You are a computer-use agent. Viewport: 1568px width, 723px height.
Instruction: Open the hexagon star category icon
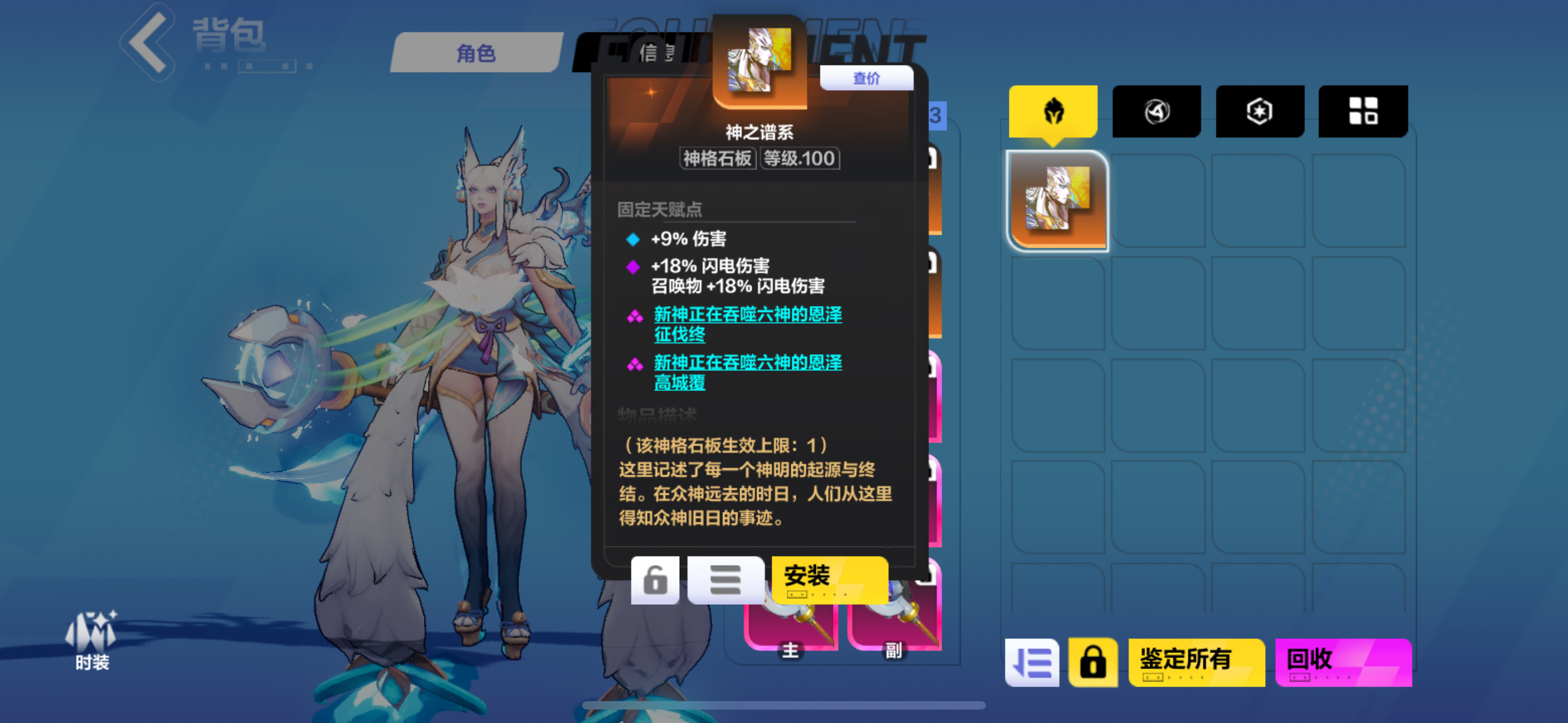pyautogui.click(x=1260, y=111)
